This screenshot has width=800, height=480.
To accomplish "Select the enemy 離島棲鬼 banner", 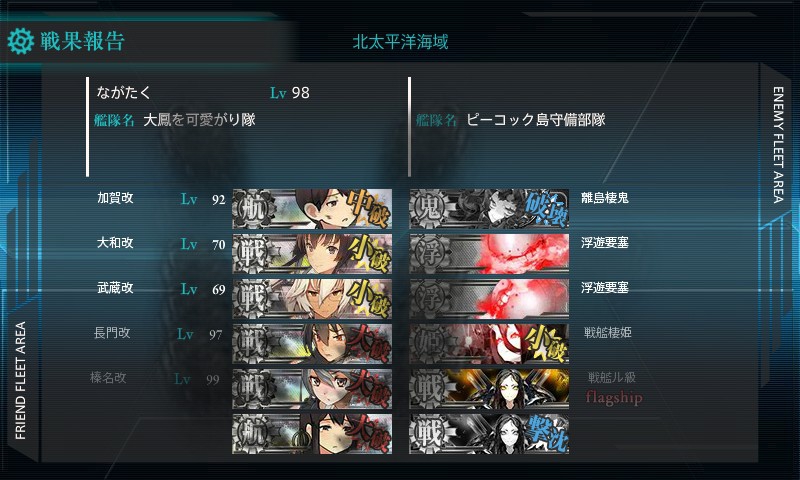I will tap(489, 208).
